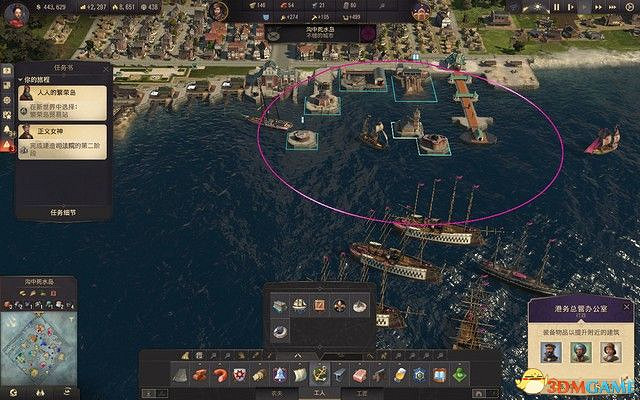Select the steel beam building icon
The width and height of the screenshot is (640, 400).
tap(342, 374)
